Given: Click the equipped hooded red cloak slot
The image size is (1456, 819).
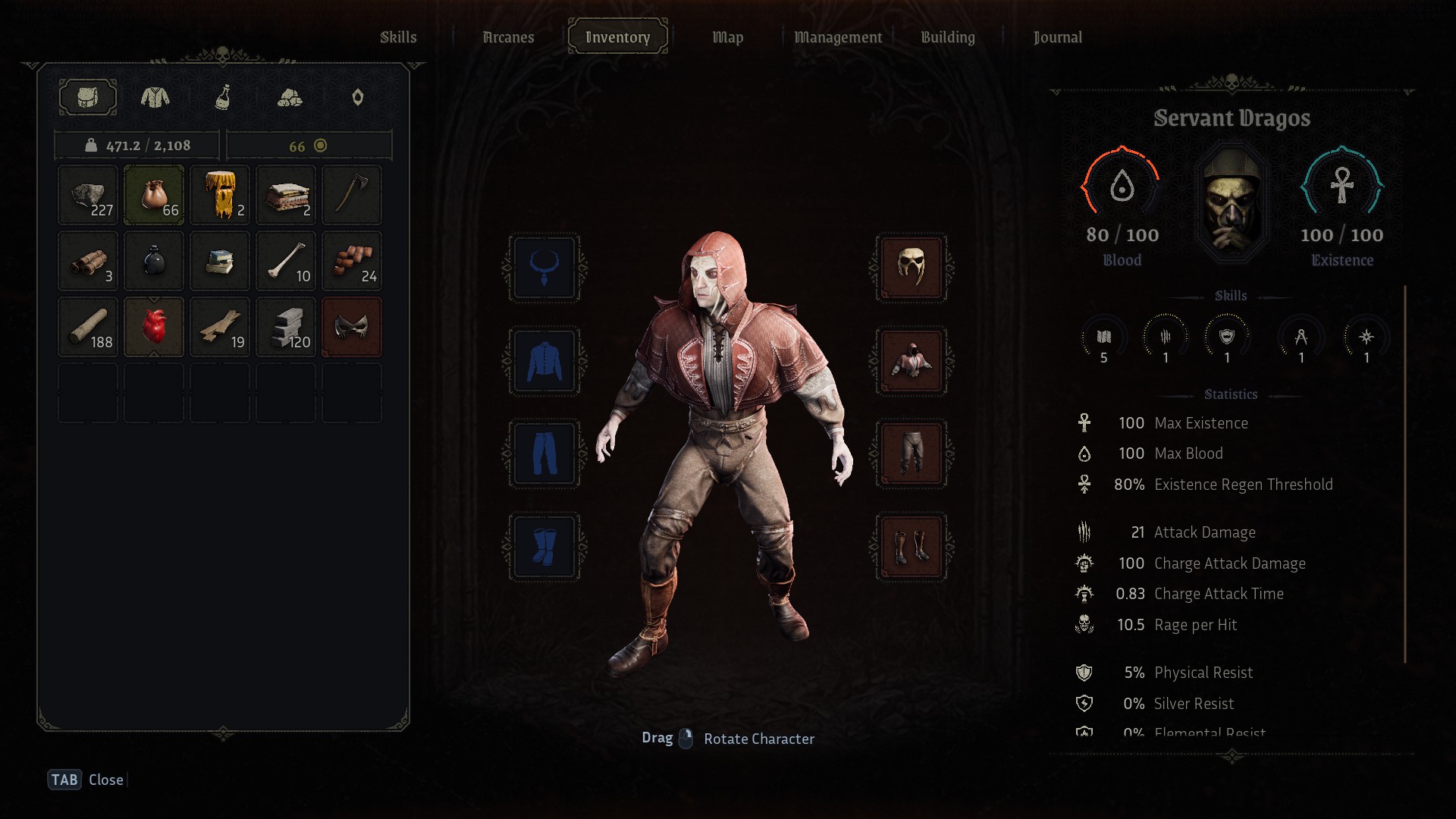Looking at the screenshot, I should click(x=911, y=361).
